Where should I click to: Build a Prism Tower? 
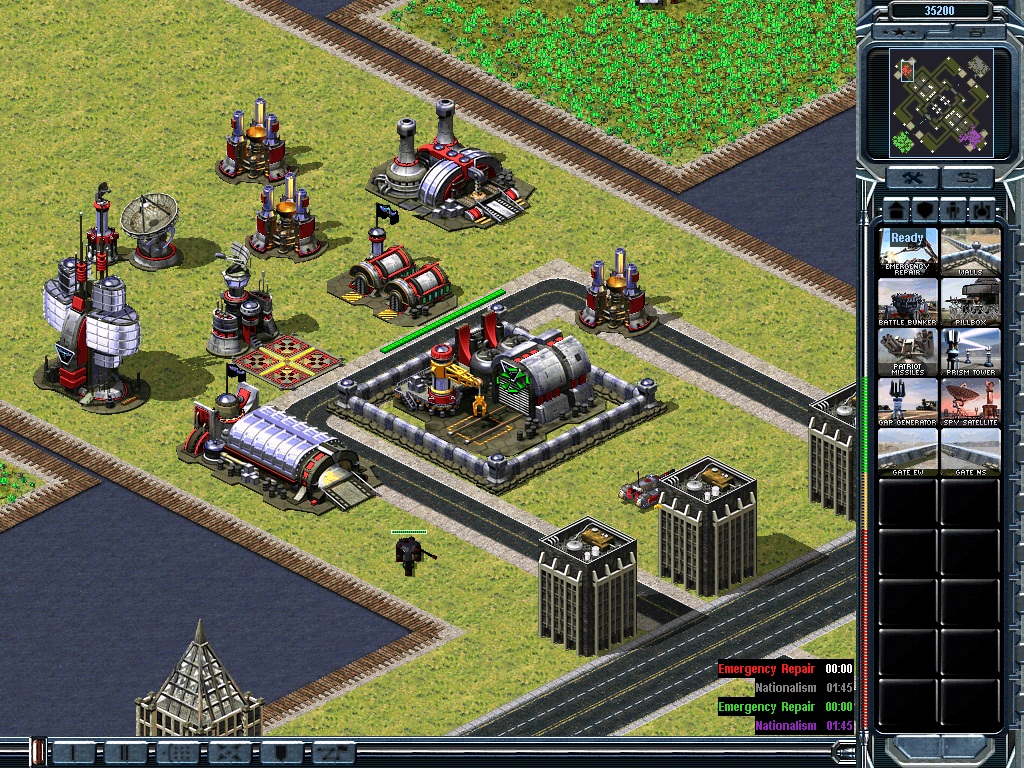click(x=970, y=351)
